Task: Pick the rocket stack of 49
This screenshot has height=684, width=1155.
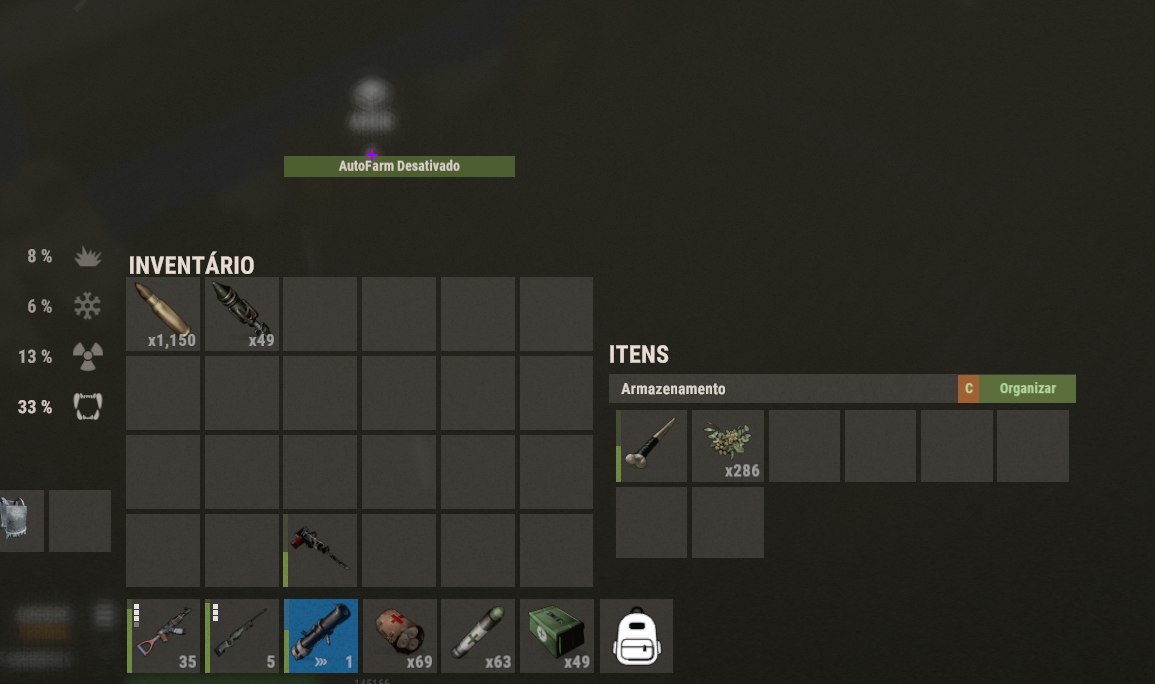Action: pos(242,314)
